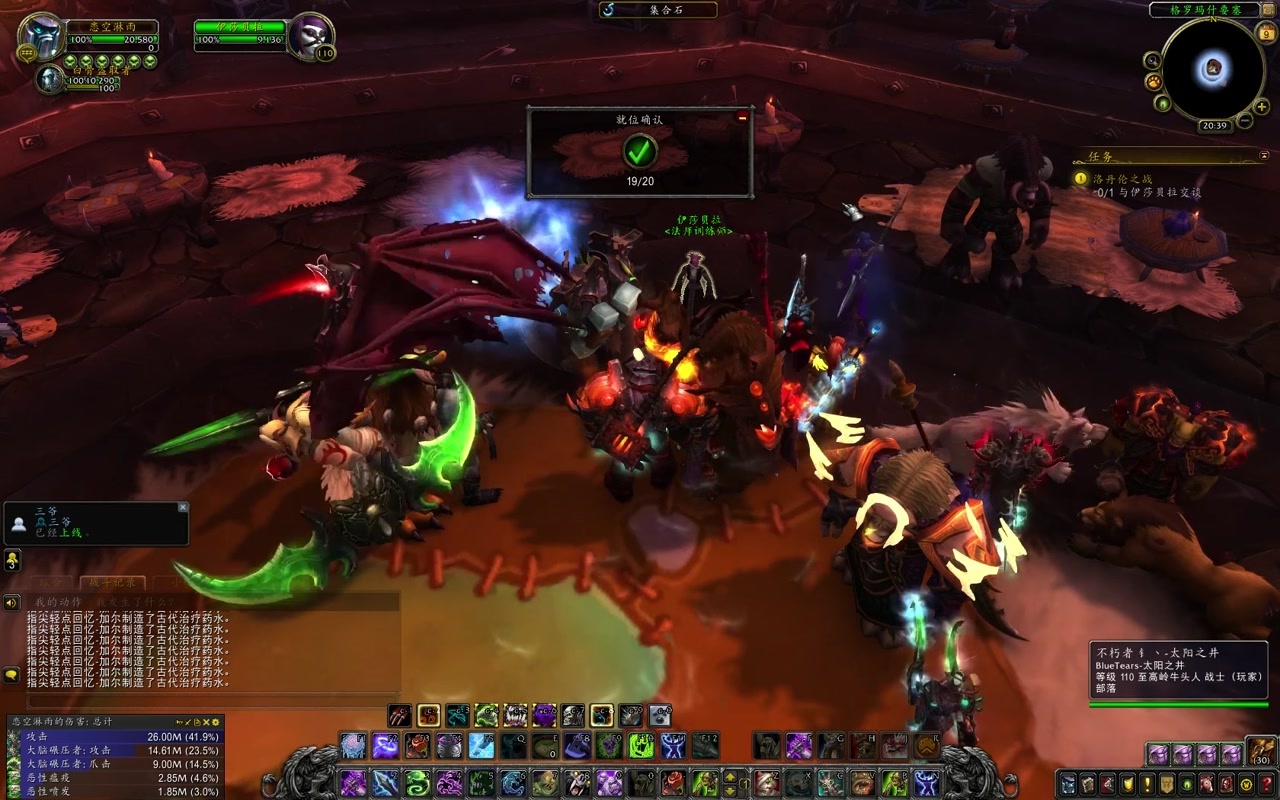
Task: Open the chat speech bubble menu button
Action: (x=12, y=675)
